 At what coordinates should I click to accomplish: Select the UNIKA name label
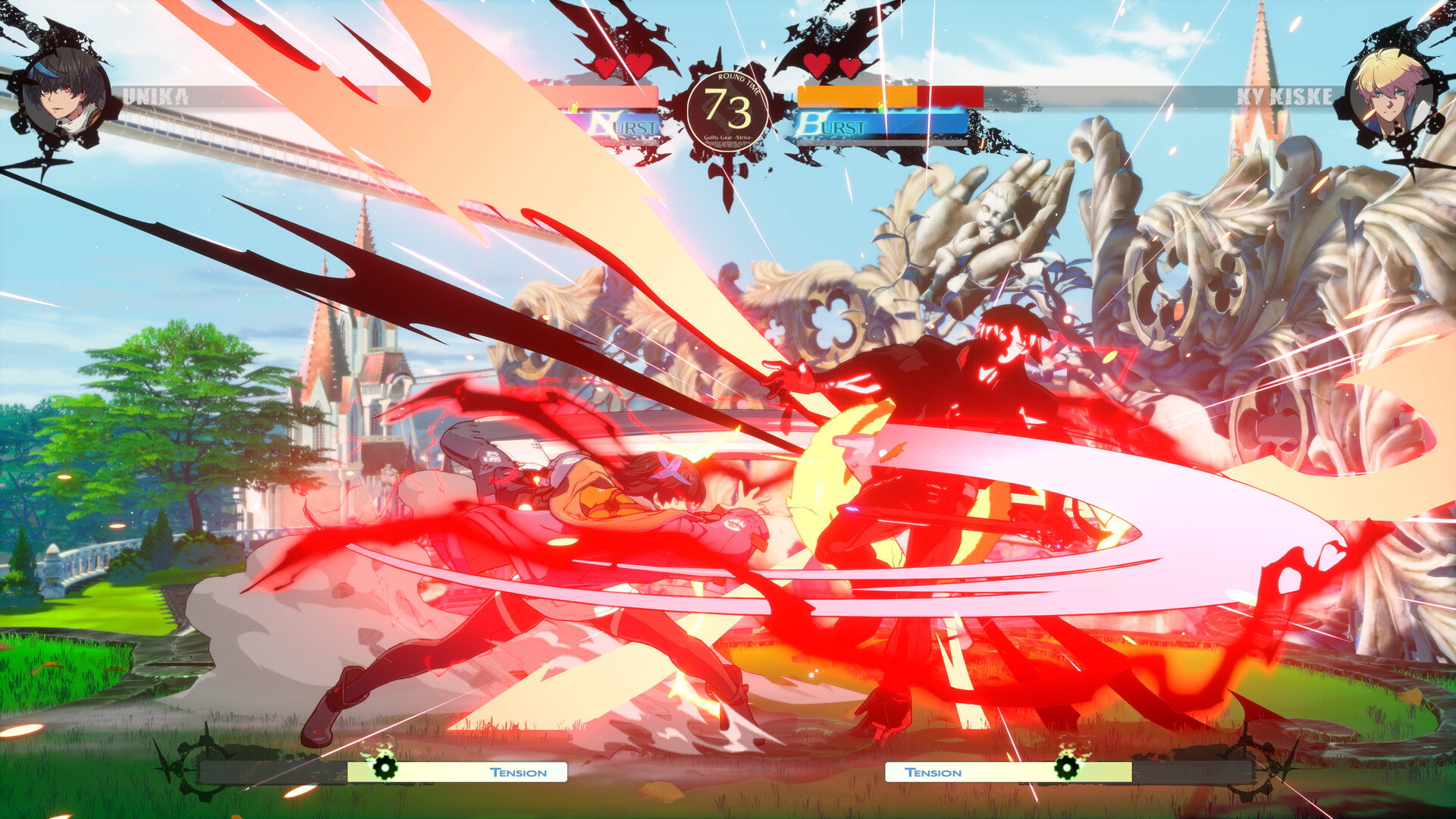[155, 95]
